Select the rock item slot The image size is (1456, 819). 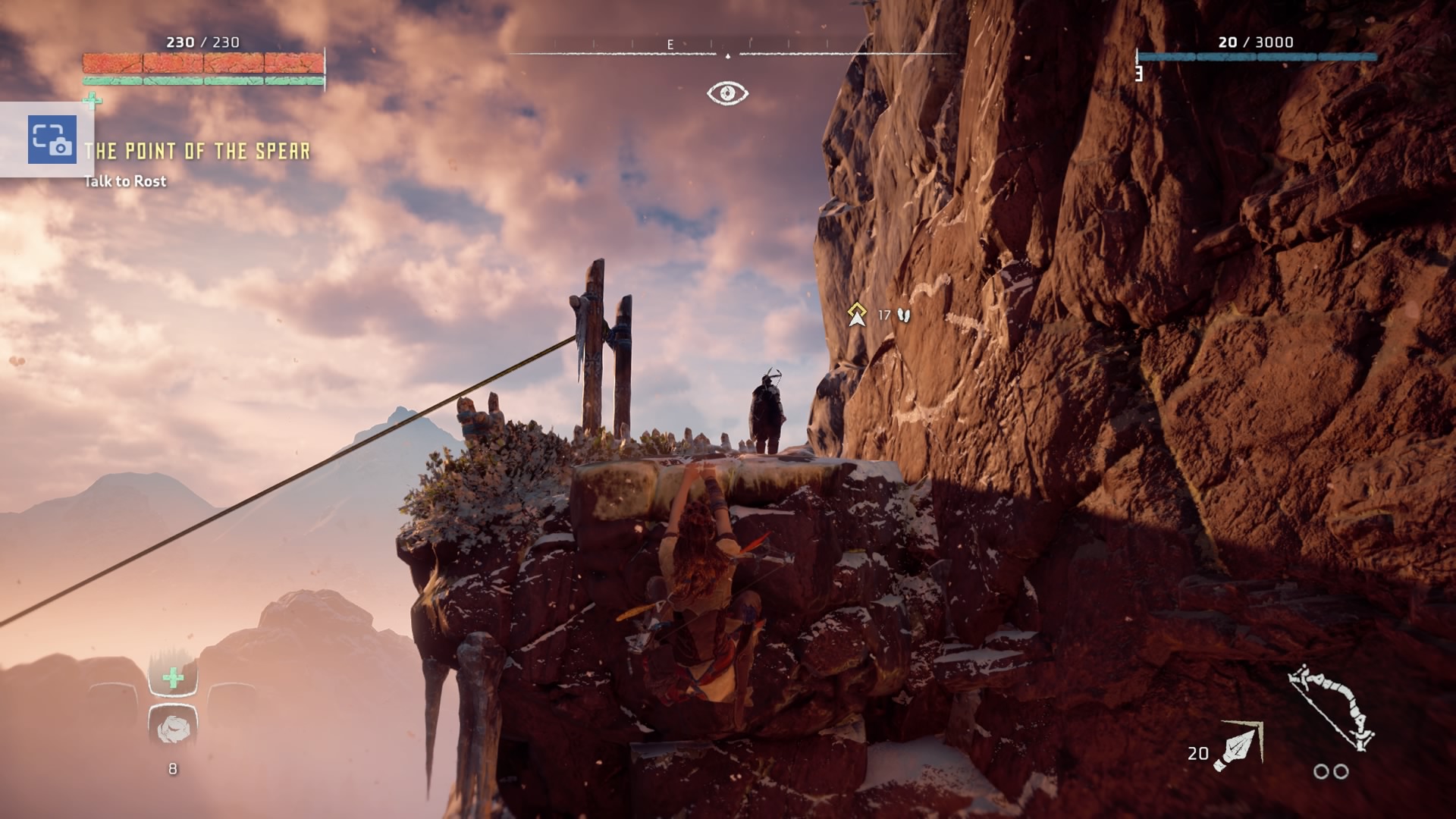(173, 729)
